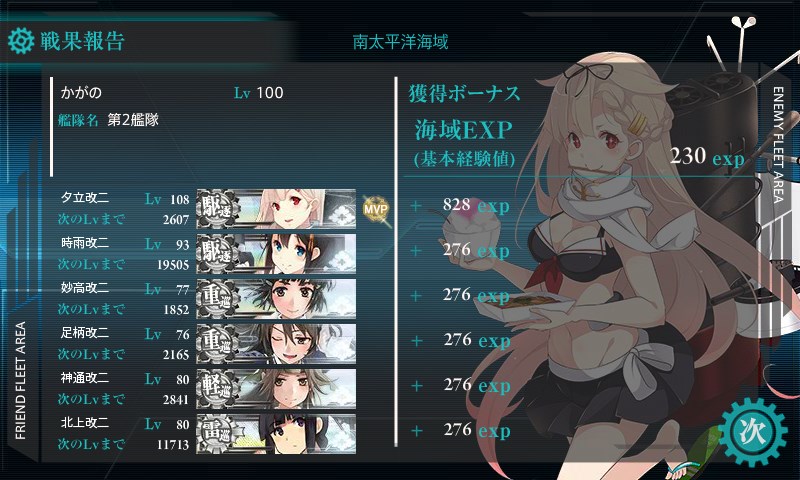Select the 足柄改二 ship banner
This screenshot has width=800, height=480.
tap(277, 341)
